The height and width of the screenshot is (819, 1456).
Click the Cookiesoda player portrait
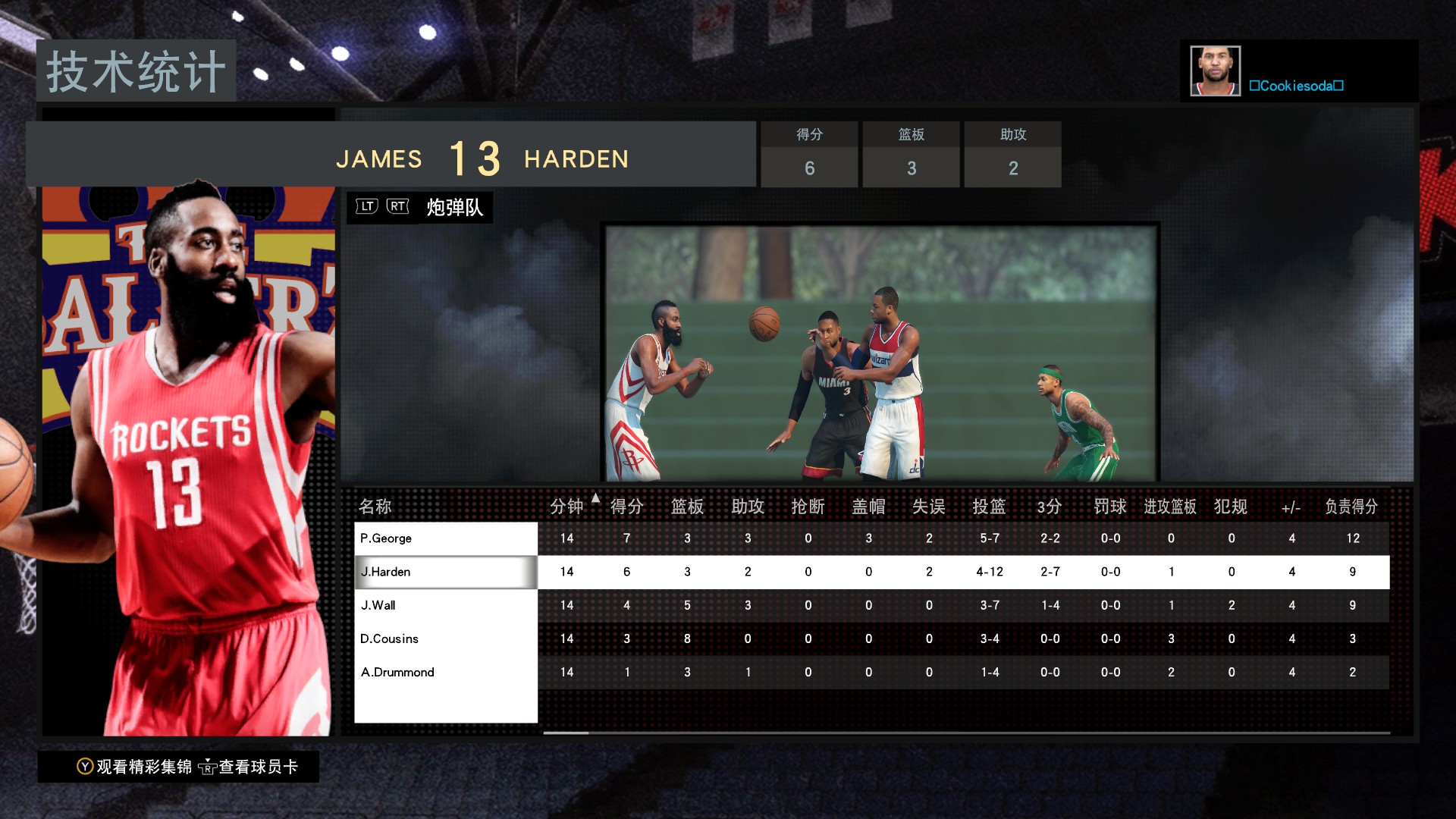click(x=1215, y=70)
